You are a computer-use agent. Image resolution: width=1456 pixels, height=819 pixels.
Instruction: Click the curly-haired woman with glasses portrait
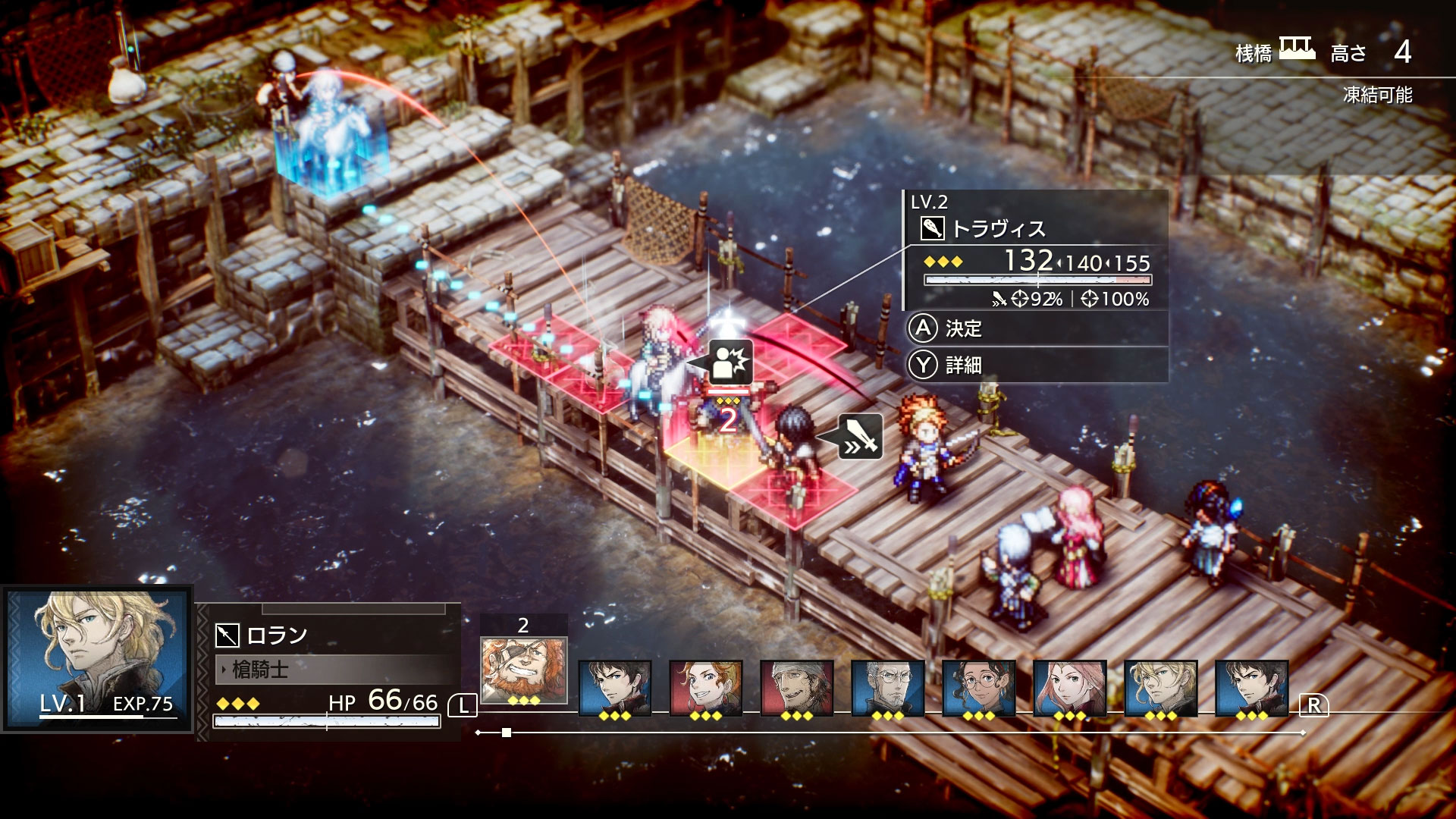click(978, 688)
